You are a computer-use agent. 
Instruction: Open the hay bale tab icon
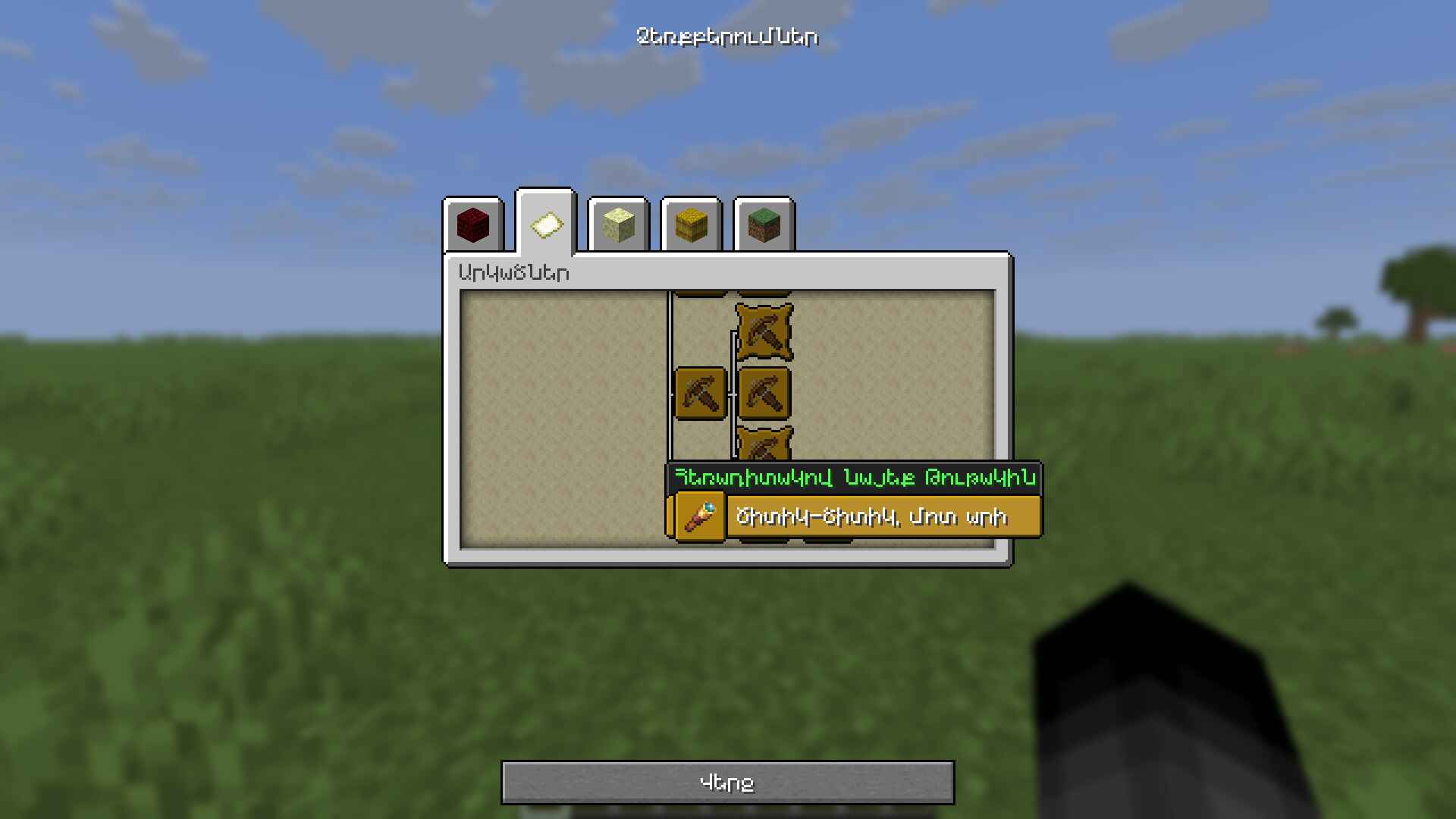[x=691, y=224]
